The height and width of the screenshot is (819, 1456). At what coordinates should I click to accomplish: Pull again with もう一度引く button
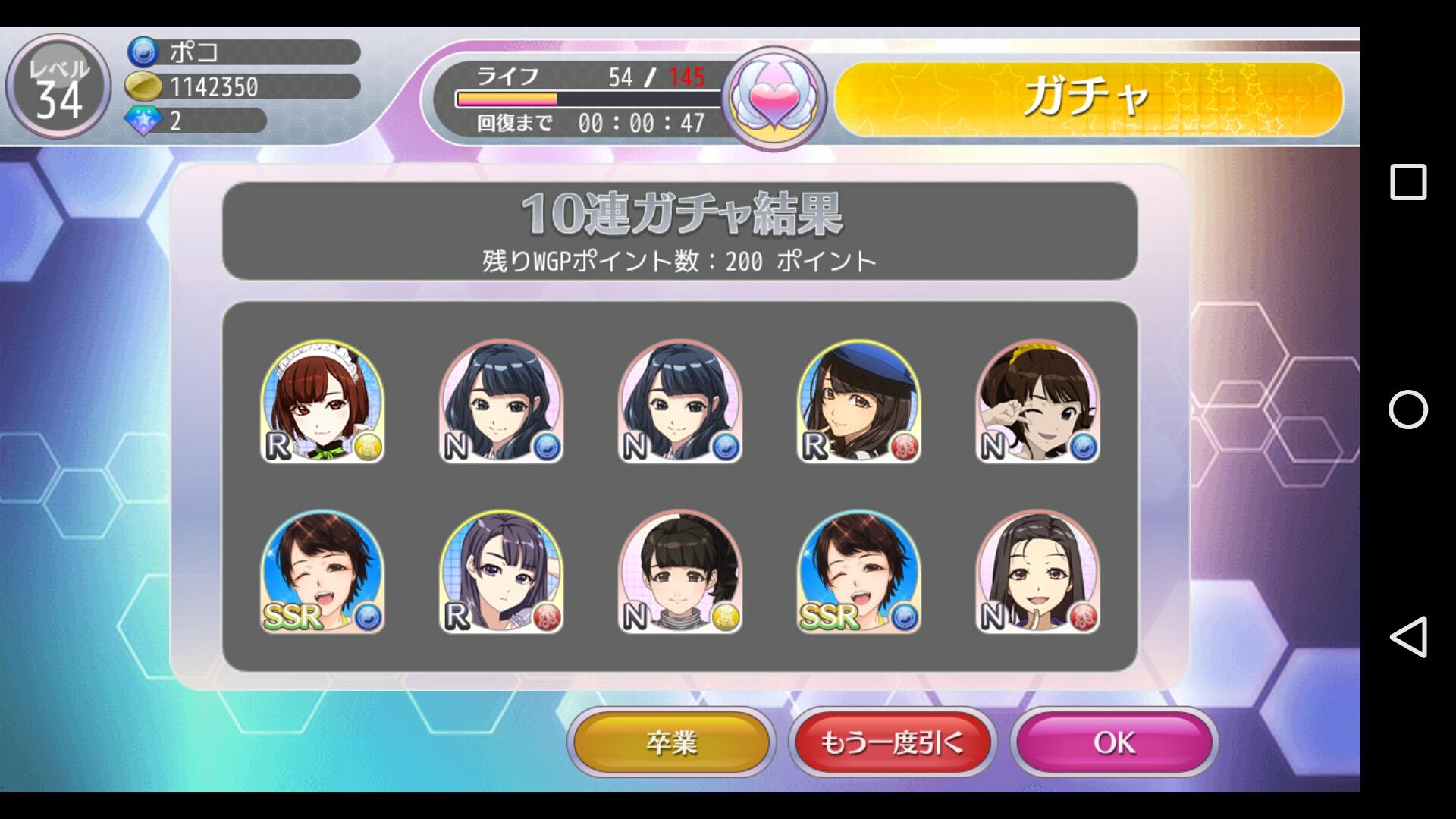892,742
